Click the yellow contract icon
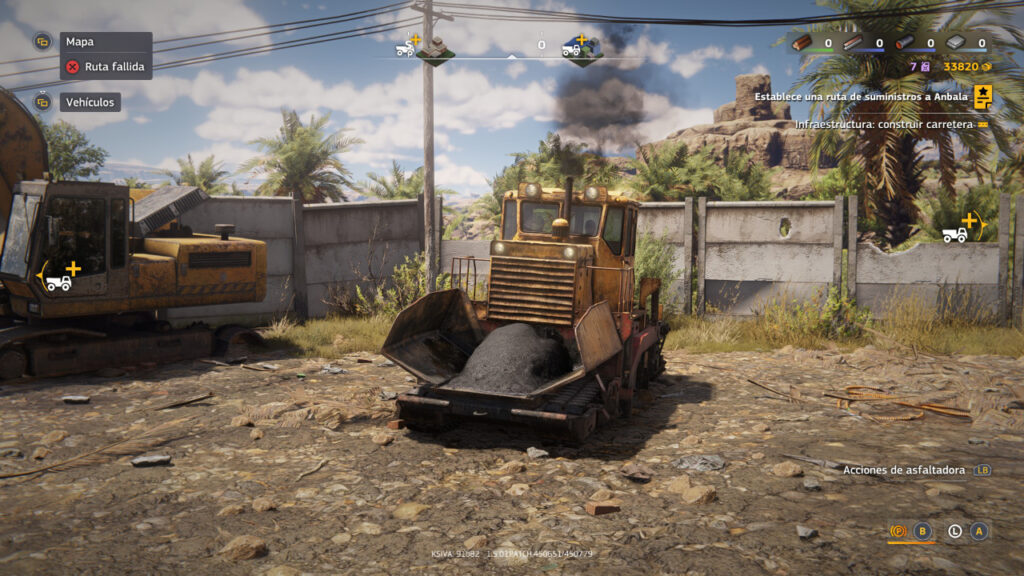 983,97
